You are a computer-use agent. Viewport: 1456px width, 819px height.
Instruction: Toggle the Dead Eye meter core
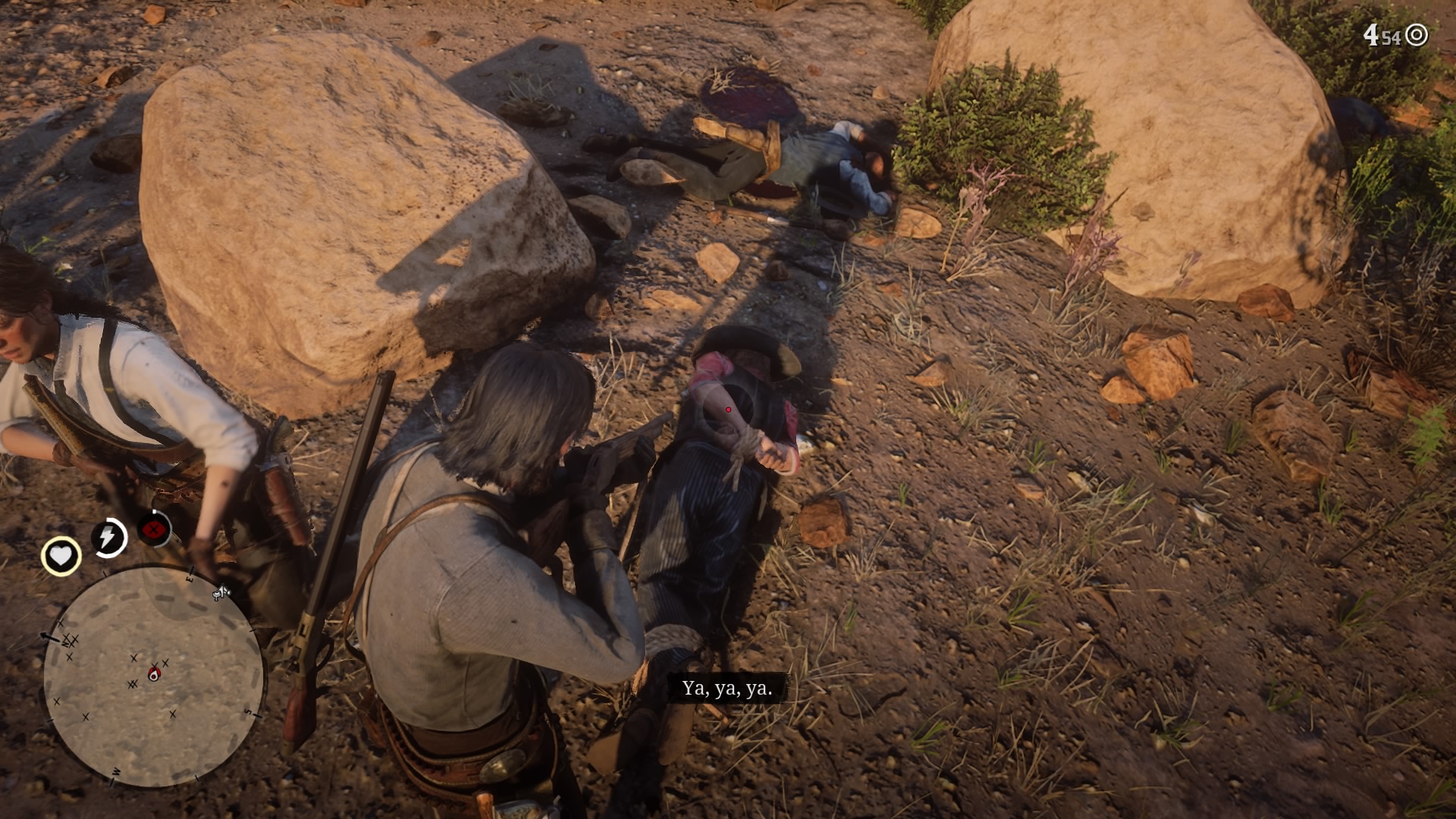152,529
